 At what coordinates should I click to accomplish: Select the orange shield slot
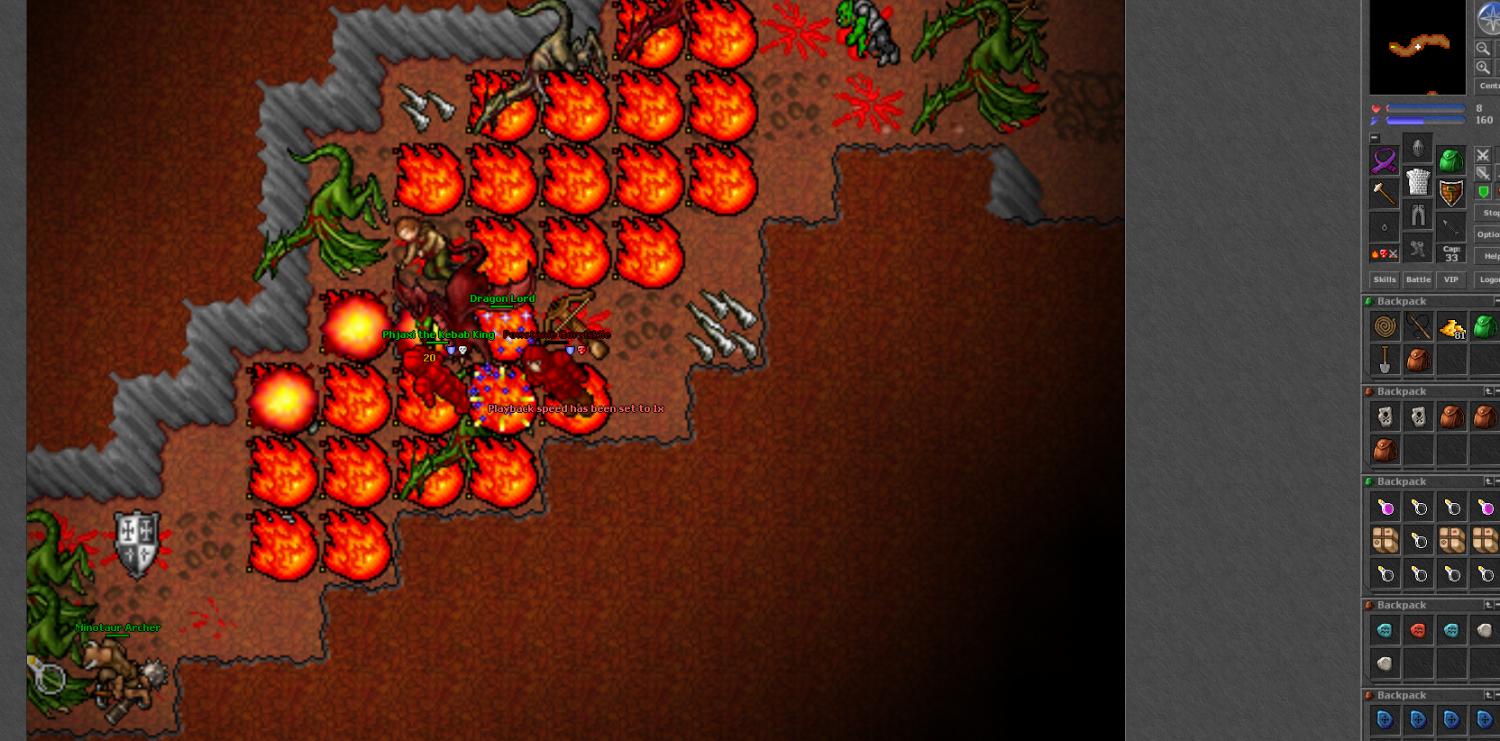1451,193
